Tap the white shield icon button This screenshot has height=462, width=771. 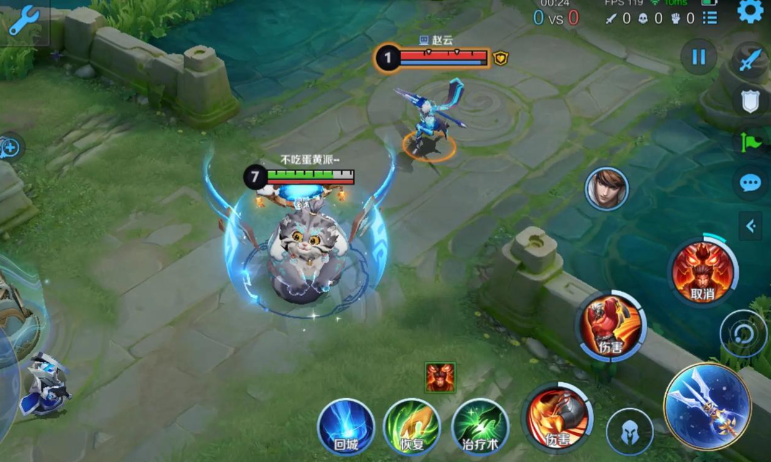[x=750, y=100]
